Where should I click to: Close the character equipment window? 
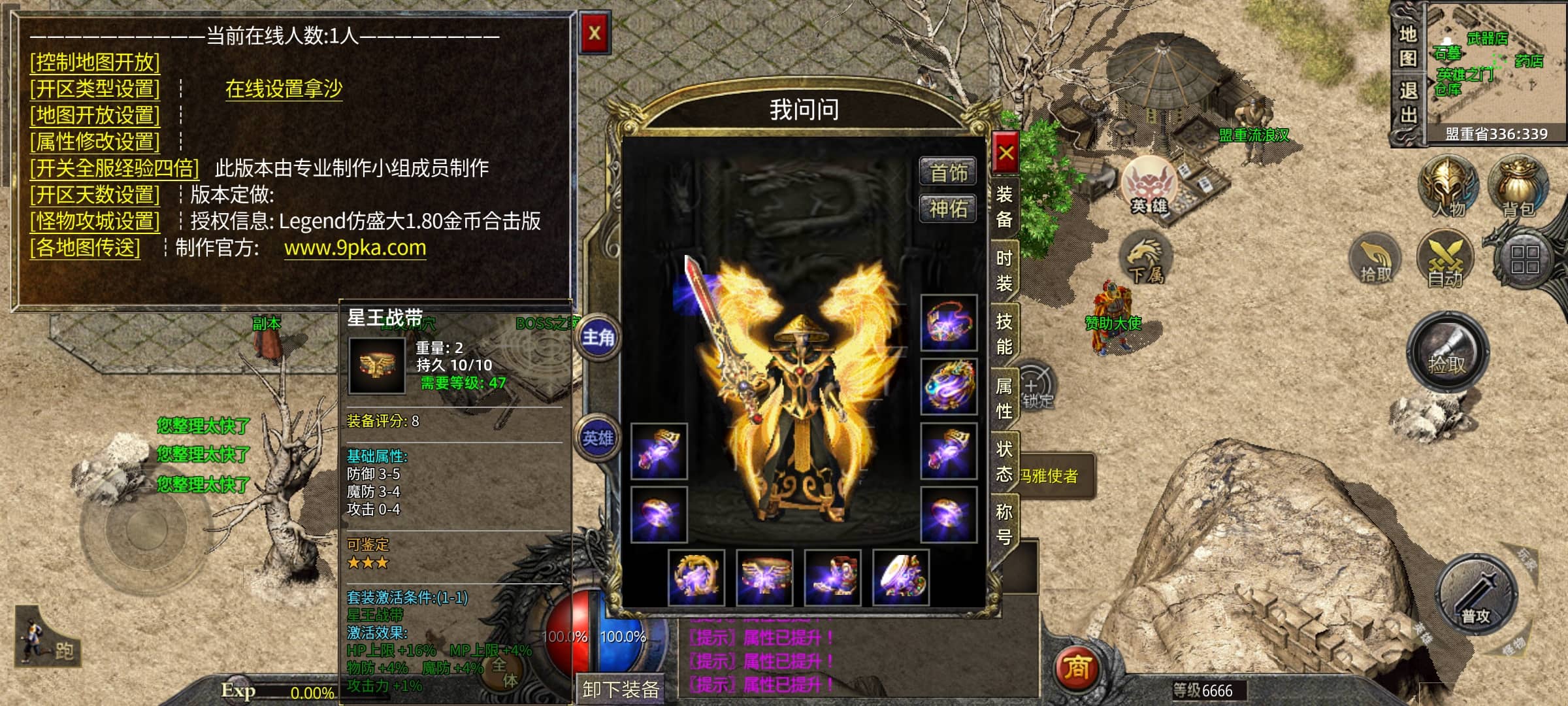[x=1005, y=154]
